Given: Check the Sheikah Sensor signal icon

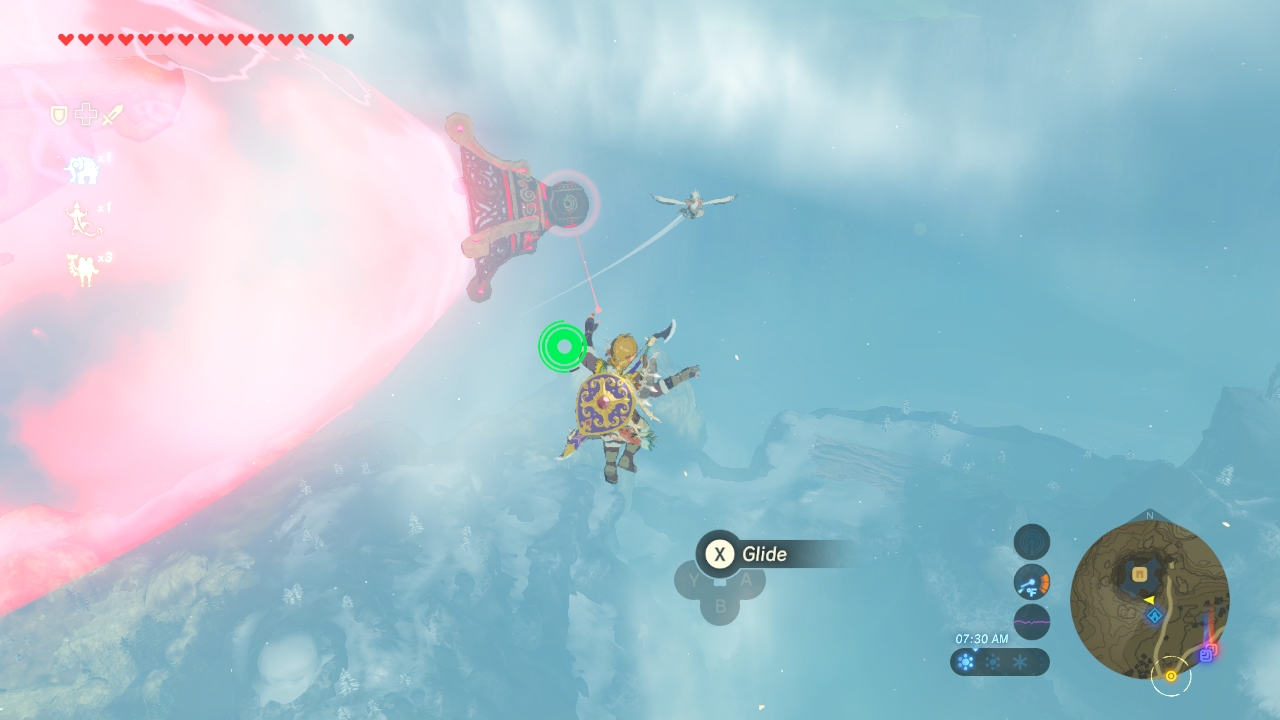Looking at the screenshot, I should click(1032, 542).
